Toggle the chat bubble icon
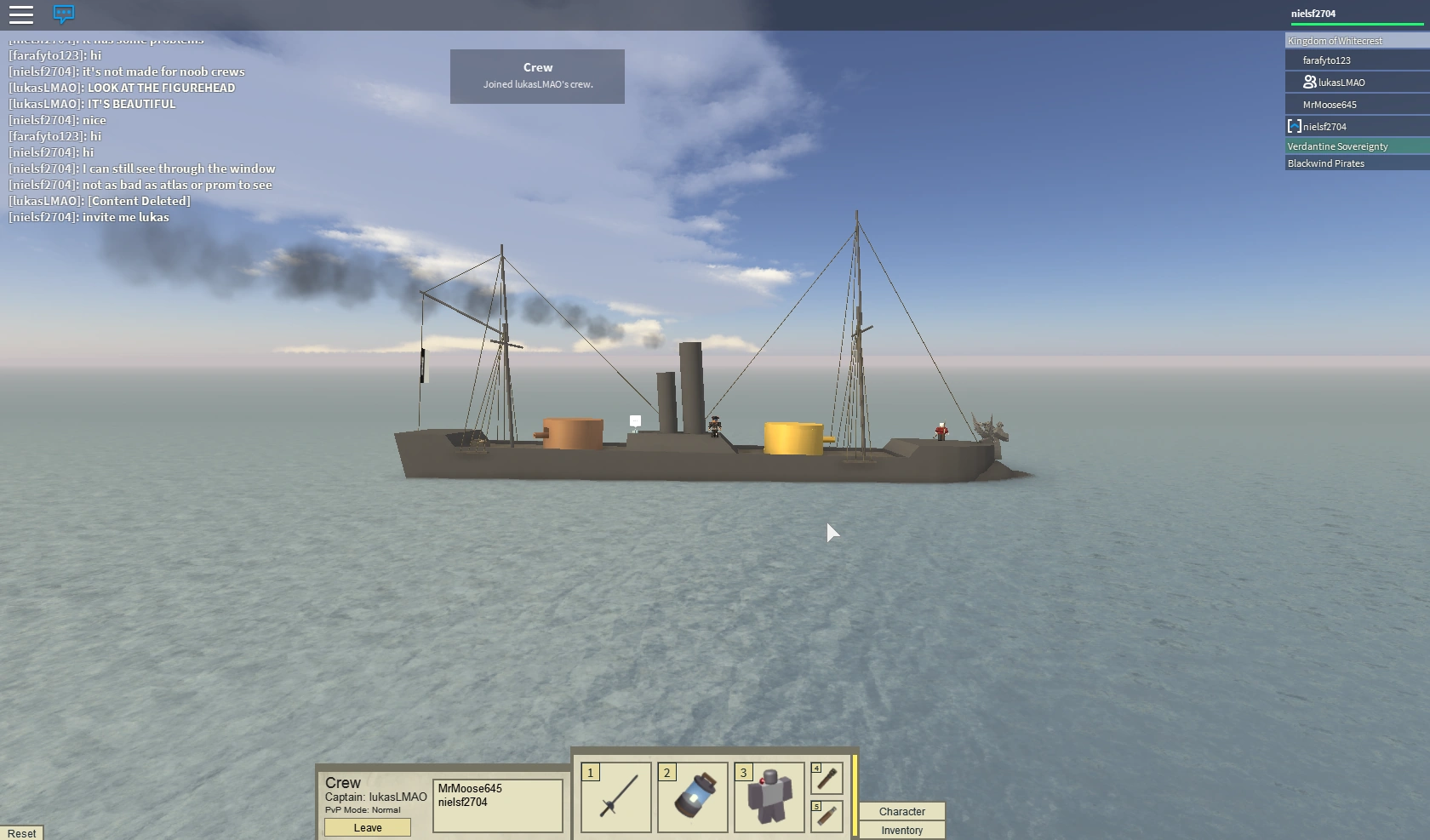 click(63, 14)
